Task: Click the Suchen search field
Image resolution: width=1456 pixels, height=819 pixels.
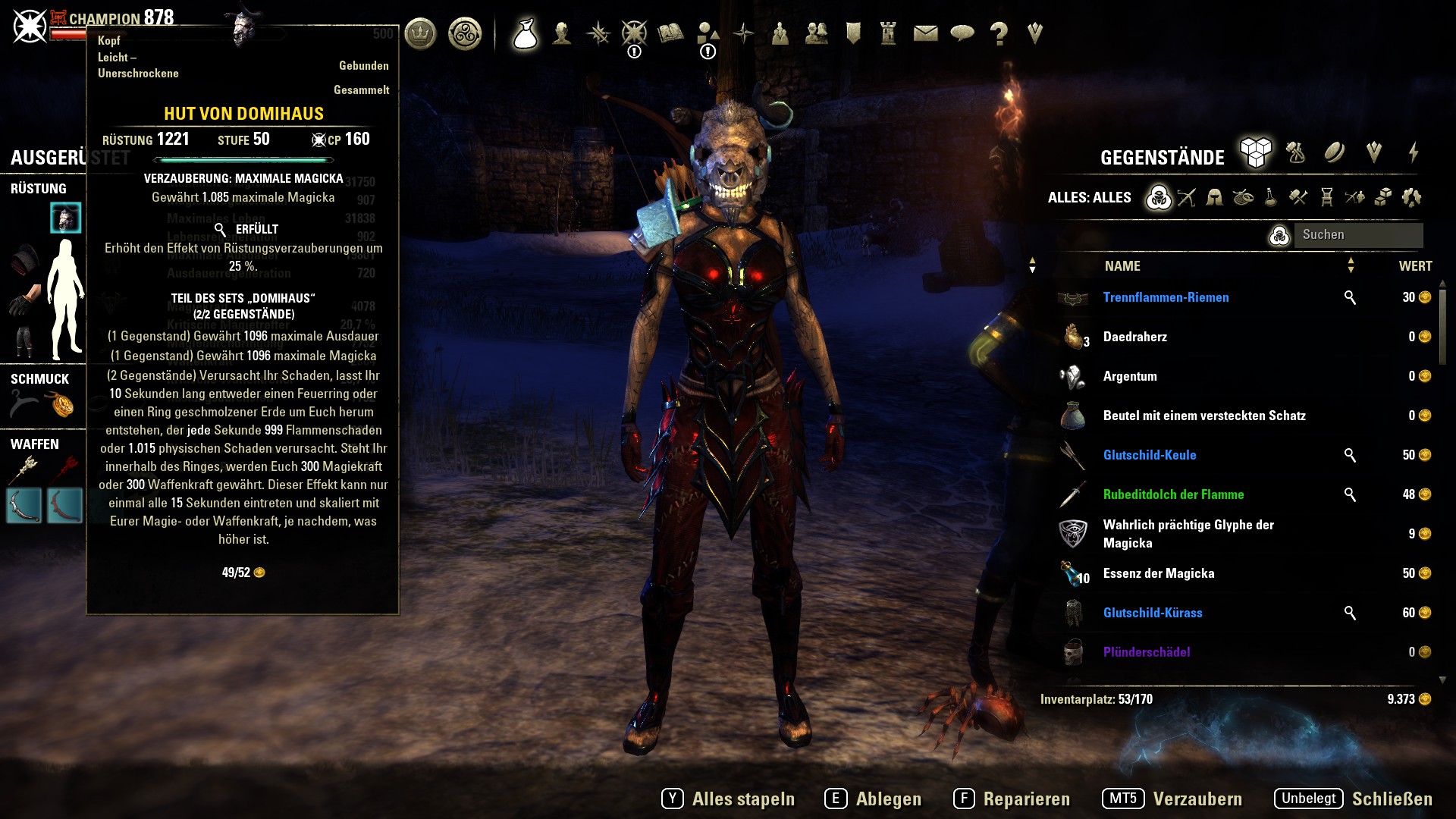Action: coord(1357,235)
